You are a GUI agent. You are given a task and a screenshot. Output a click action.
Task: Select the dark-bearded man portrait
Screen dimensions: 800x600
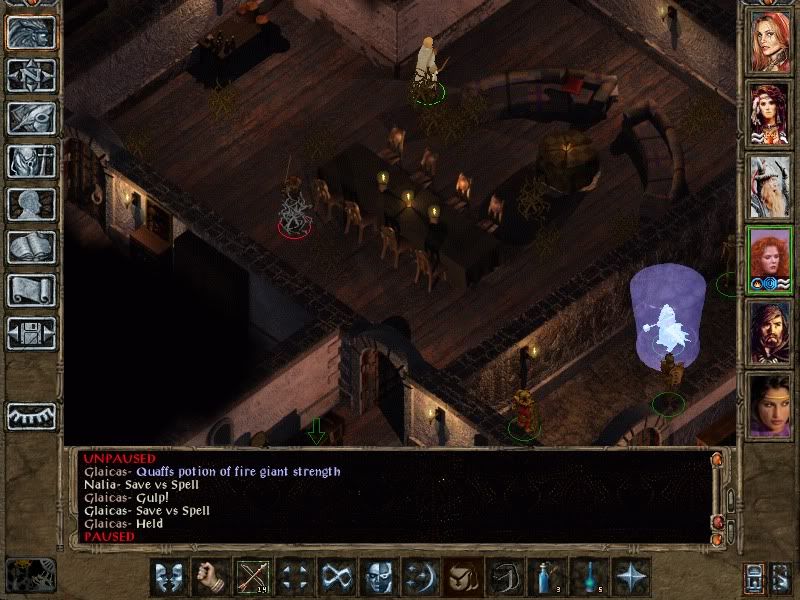(770, 334)
